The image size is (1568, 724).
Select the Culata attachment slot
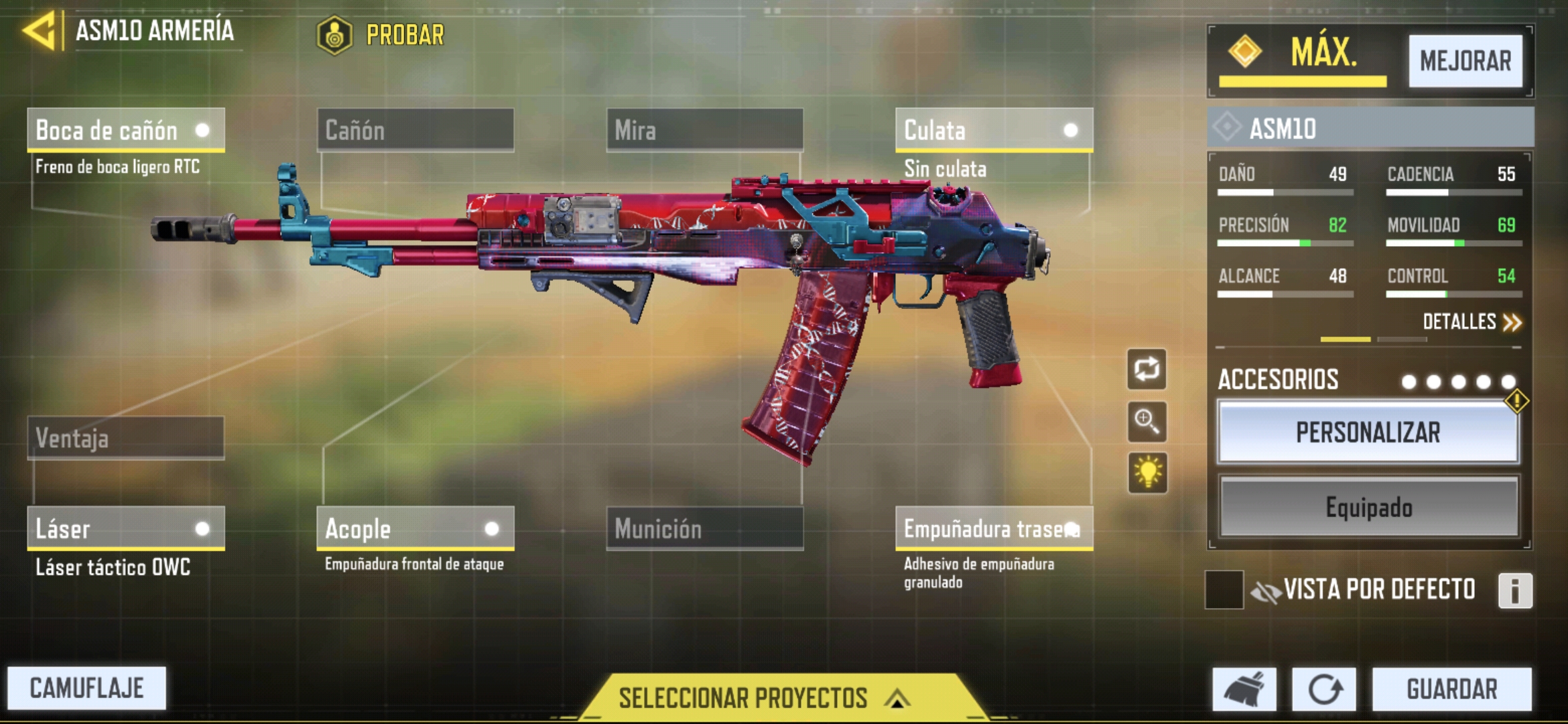(994, 130)
